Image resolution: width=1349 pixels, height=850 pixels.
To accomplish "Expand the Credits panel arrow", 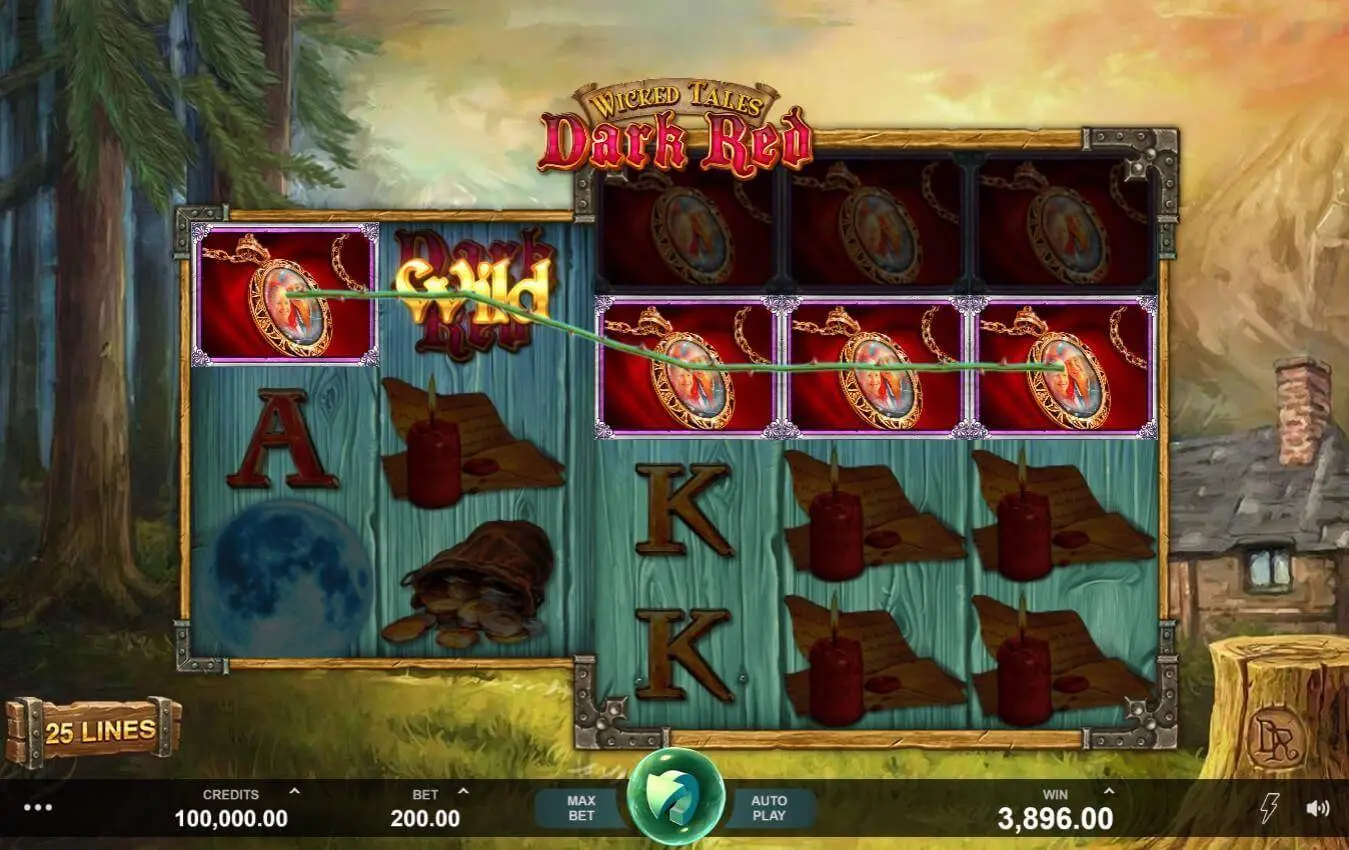I will [x=294, y=792].
